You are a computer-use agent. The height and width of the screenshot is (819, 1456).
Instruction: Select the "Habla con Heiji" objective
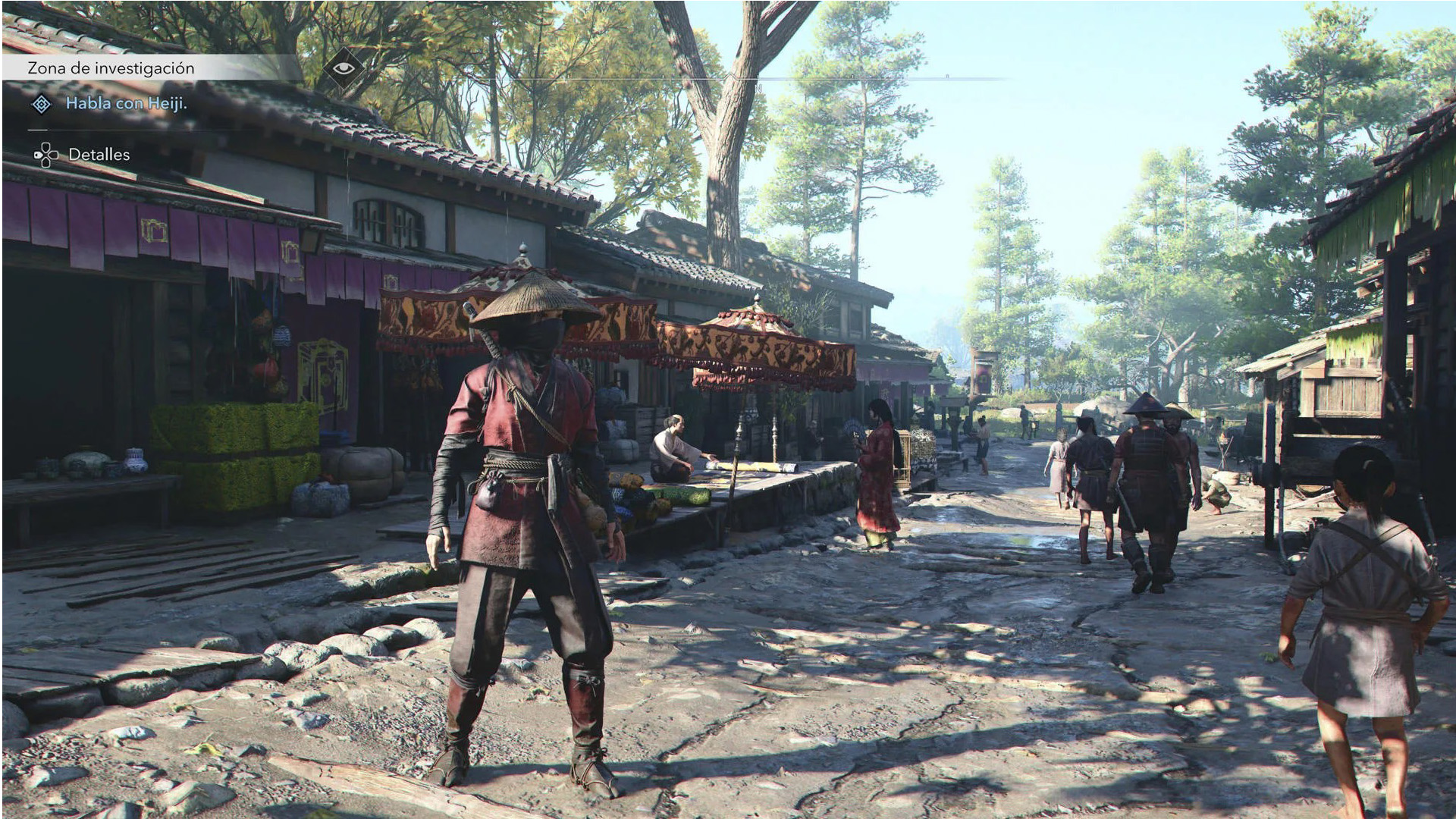point(126,104)
